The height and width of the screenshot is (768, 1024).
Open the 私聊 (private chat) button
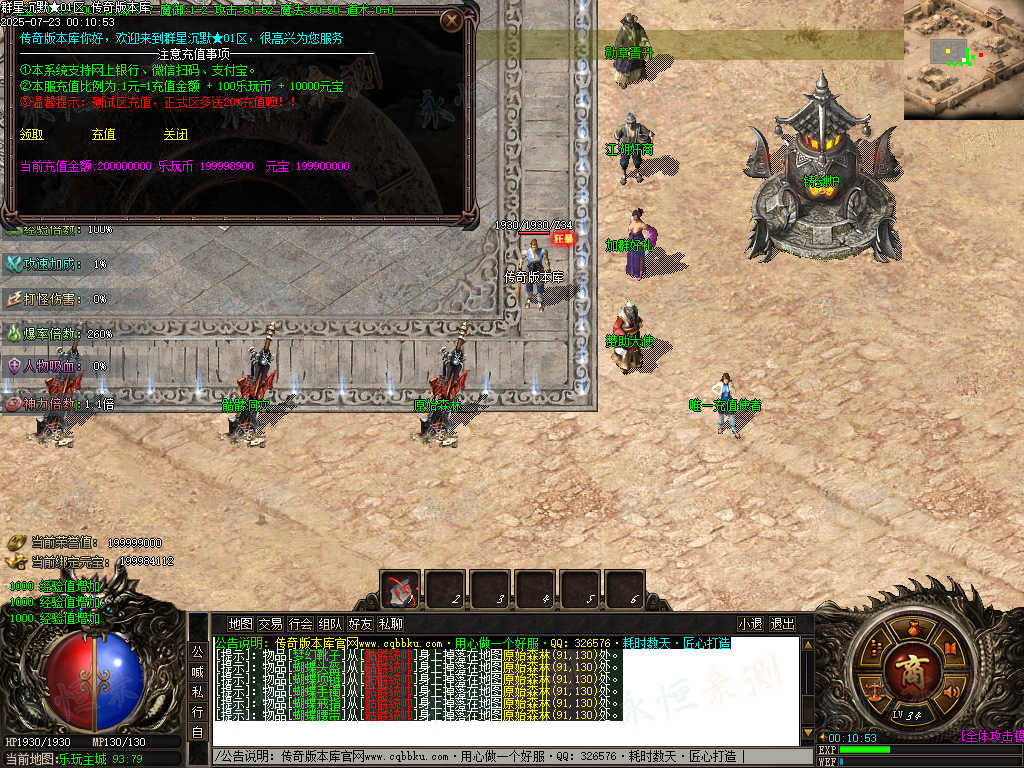pos(390,624)
